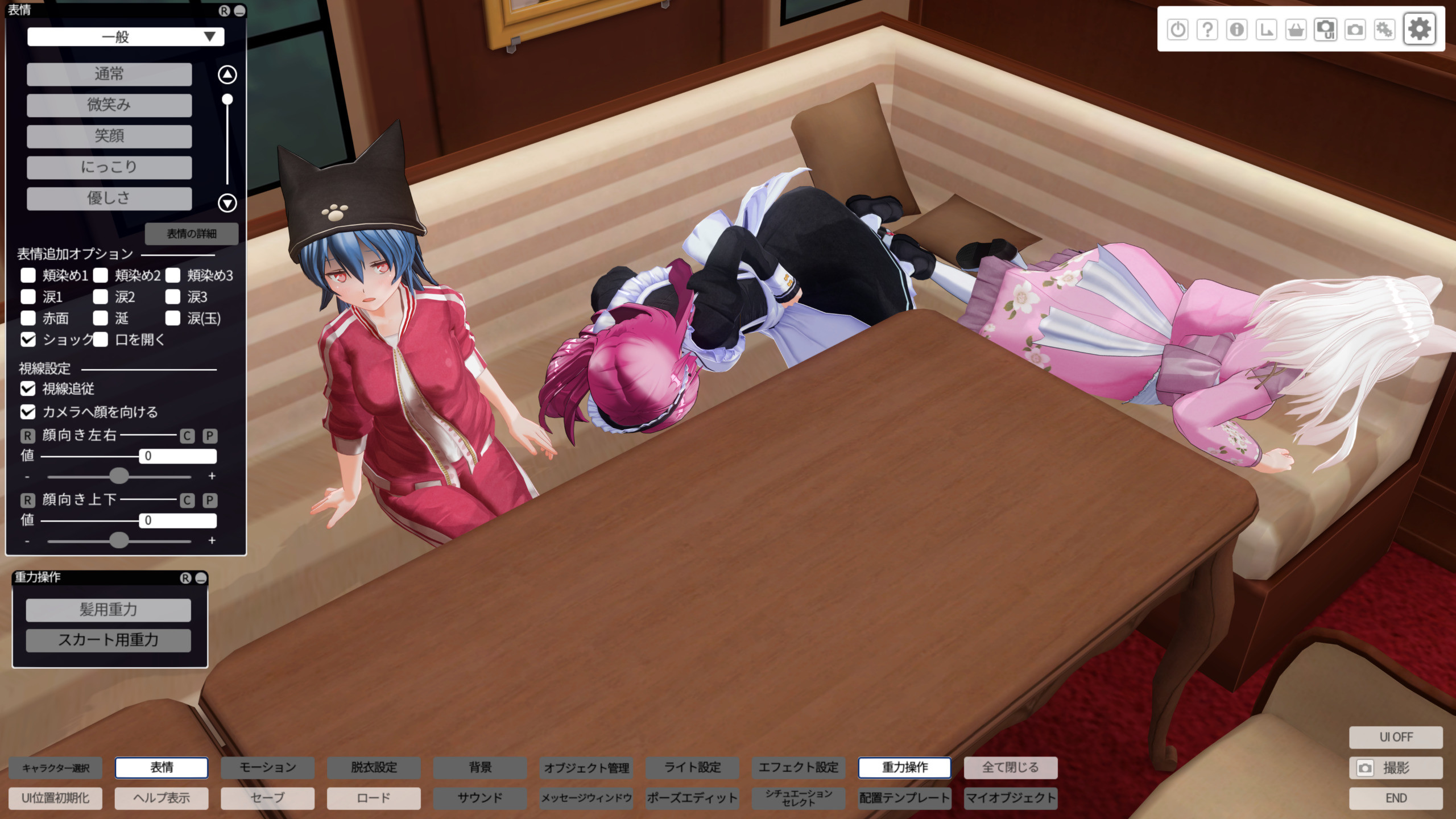This screenshot has width=1456, height=819.
Task: Open ポーズエディット pose editor
Action: click(692, 798)
